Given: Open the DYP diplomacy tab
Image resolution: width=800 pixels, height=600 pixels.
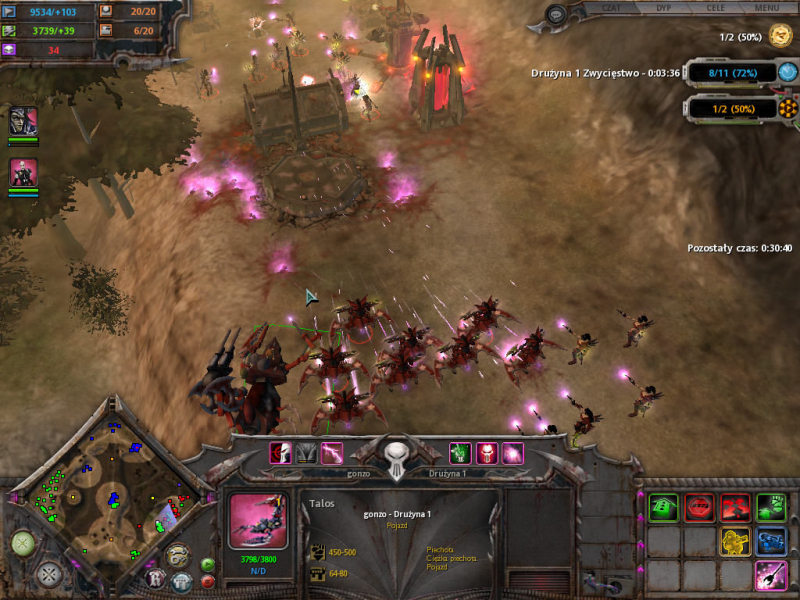Looking at the screenshot, I should [x=663, y=8].
